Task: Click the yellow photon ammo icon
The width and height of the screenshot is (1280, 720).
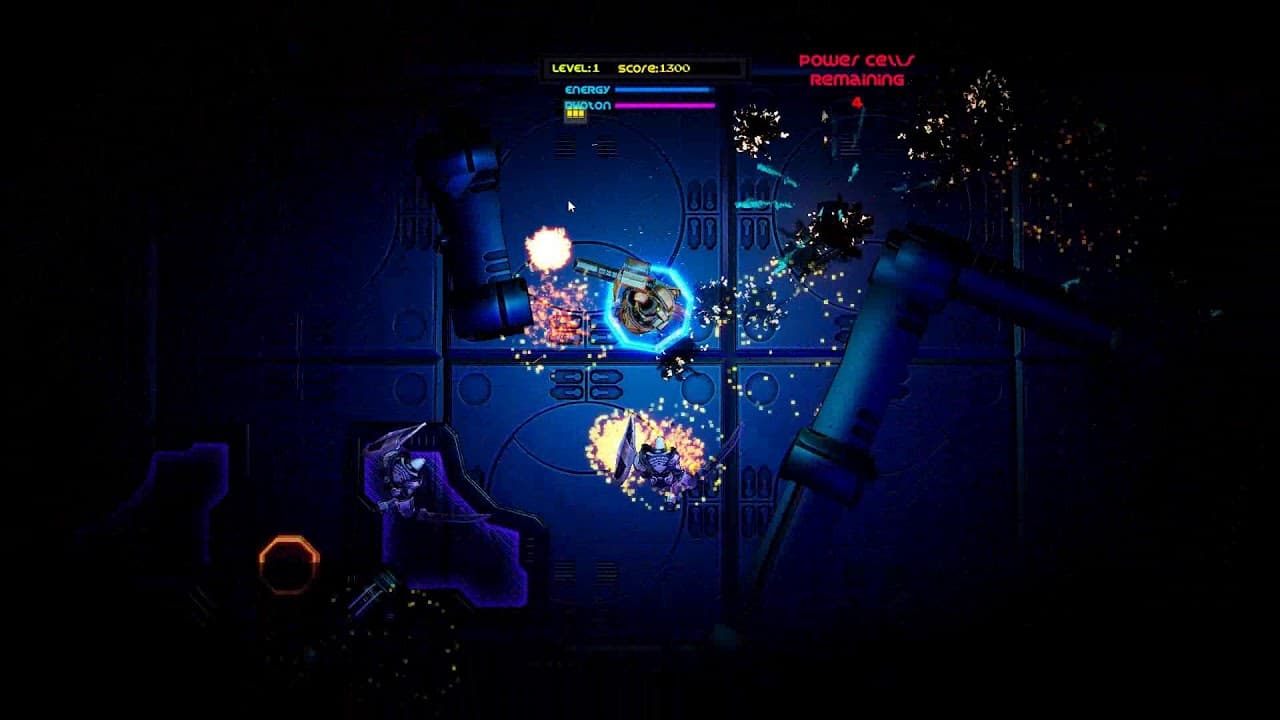Action: tap(575, 115)
